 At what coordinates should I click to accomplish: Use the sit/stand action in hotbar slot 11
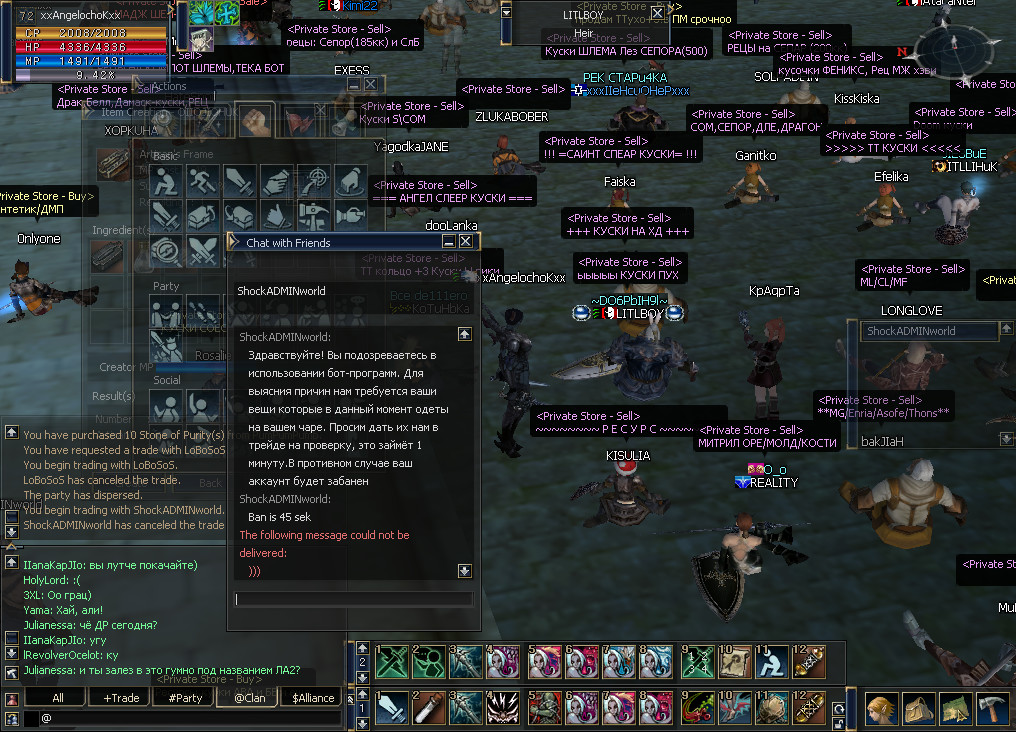pos(769,661)
